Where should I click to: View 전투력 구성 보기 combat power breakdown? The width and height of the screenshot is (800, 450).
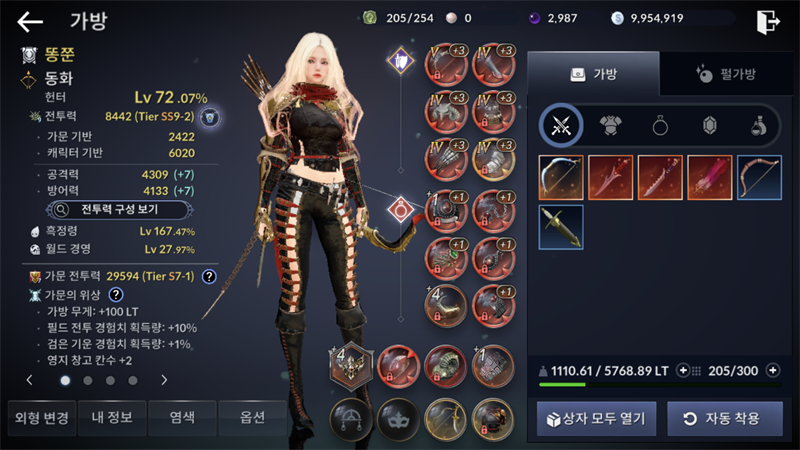[108, 210]
